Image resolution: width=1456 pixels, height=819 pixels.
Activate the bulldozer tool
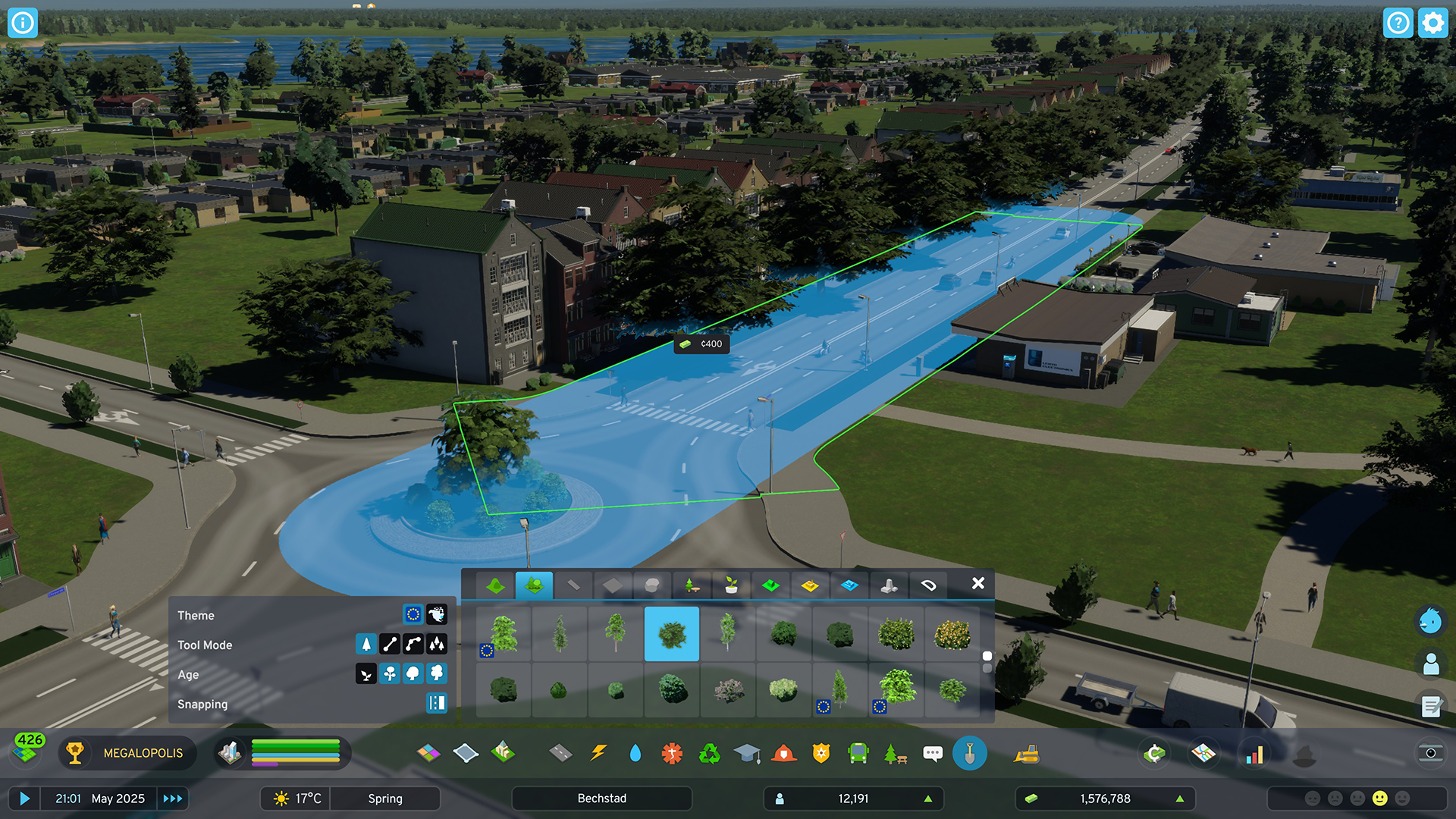pos(1027,753)
